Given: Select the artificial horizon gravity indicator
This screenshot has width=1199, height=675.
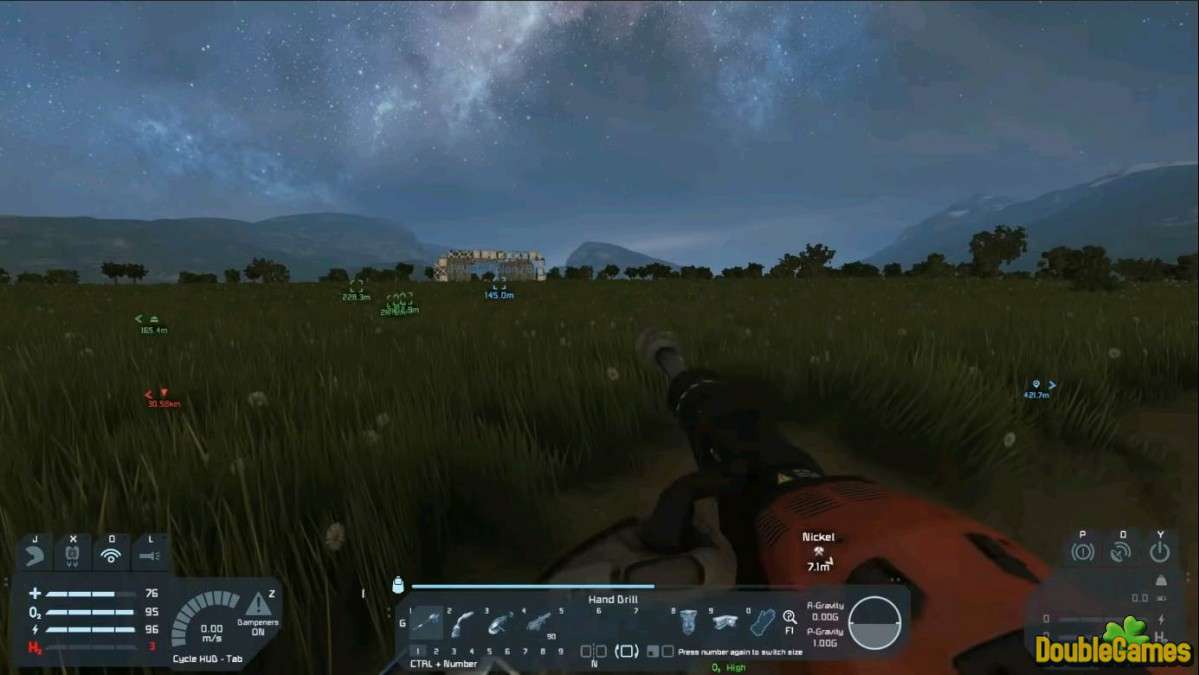Looking at the screenshot, I should 874,619.
